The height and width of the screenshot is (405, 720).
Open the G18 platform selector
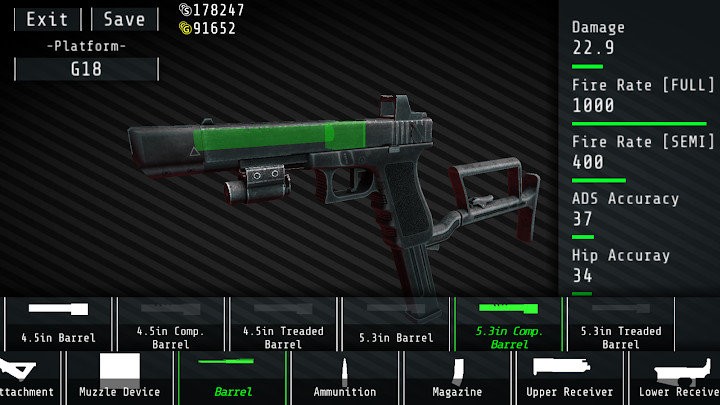click(x=86, y=70)
